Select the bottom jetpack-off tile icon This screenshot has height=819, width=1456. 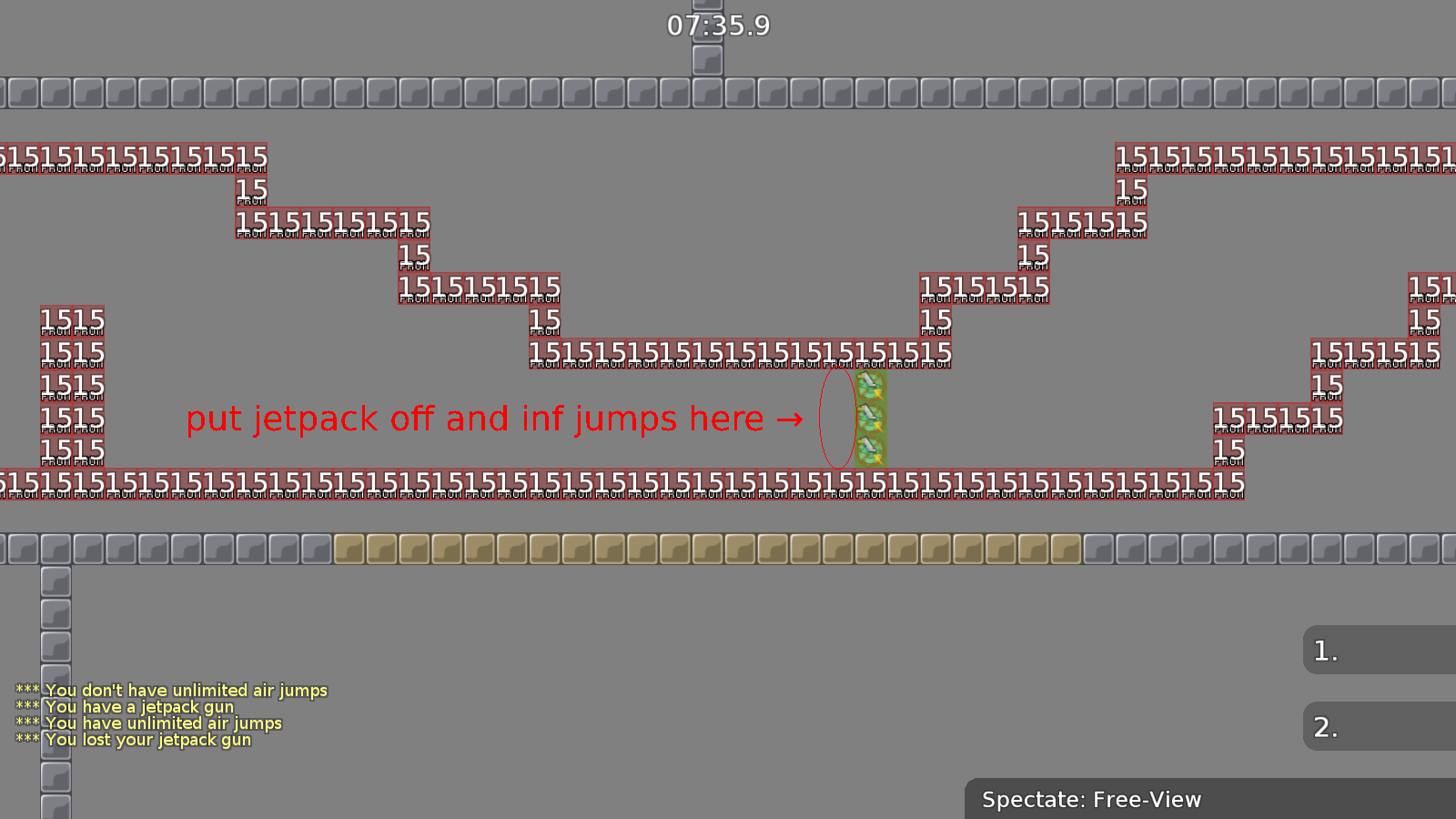point(870,450)
